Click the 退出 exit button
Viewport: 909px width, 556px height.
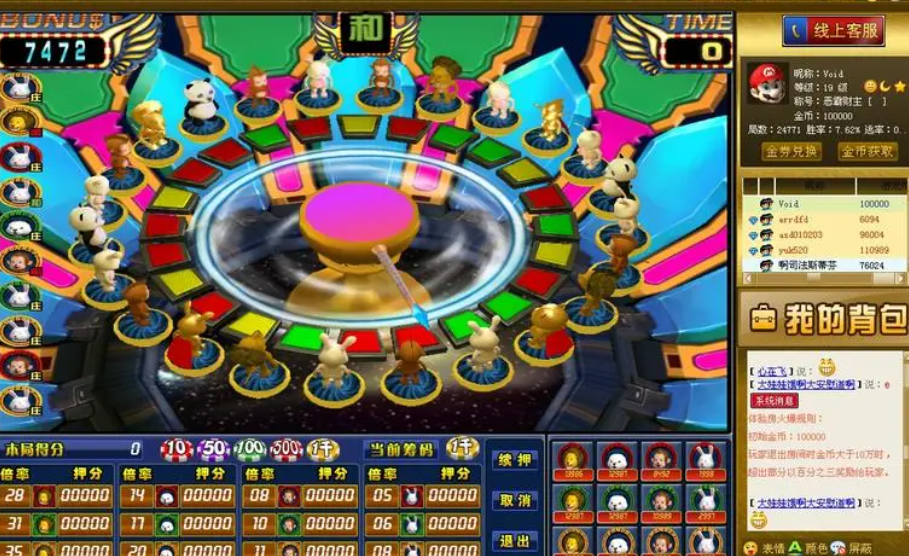pos(515,540)
